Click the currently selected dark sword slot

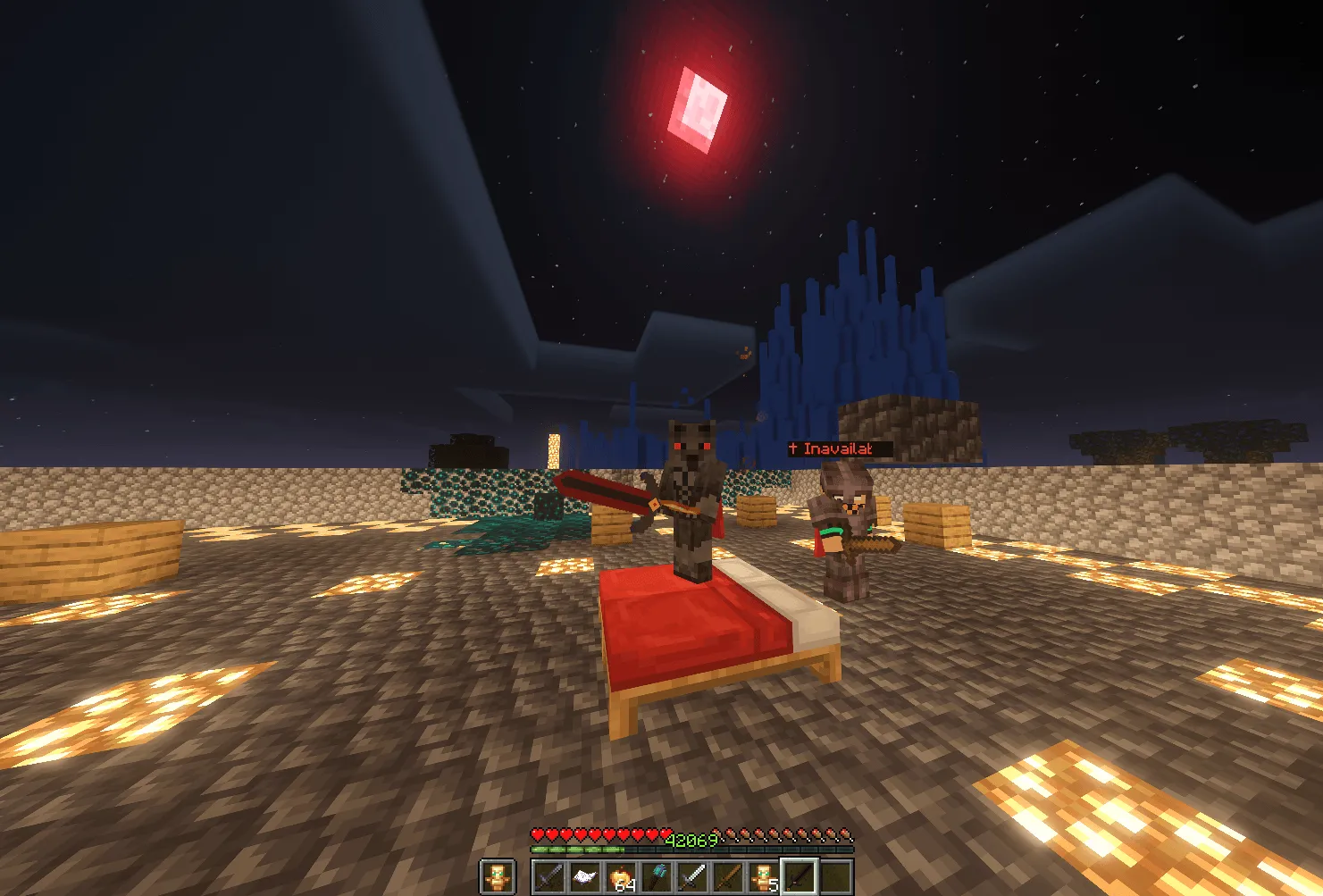pos(800,876)
